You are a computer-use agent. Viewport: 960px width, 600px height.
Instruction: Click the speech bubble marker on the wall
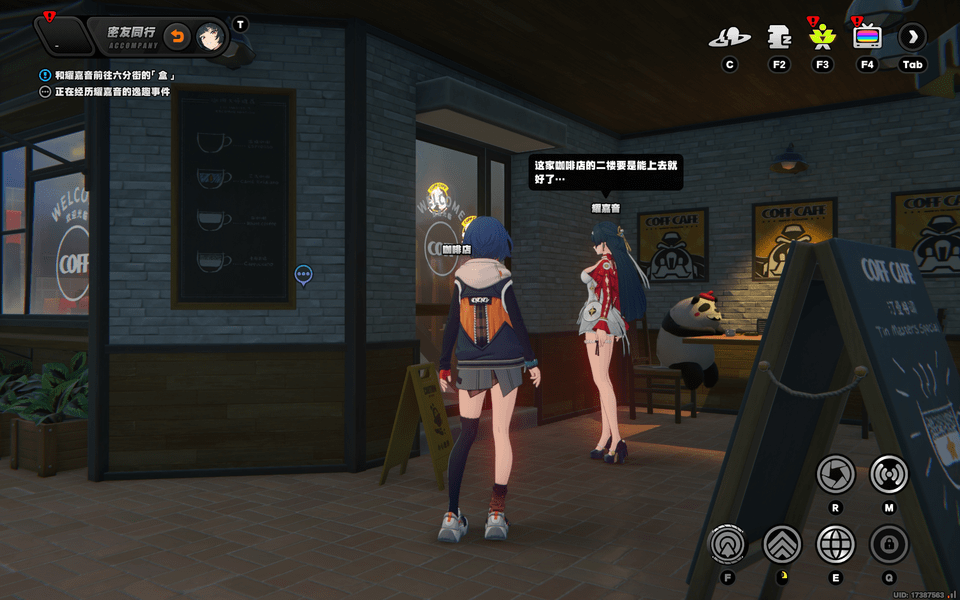[304, 274]
